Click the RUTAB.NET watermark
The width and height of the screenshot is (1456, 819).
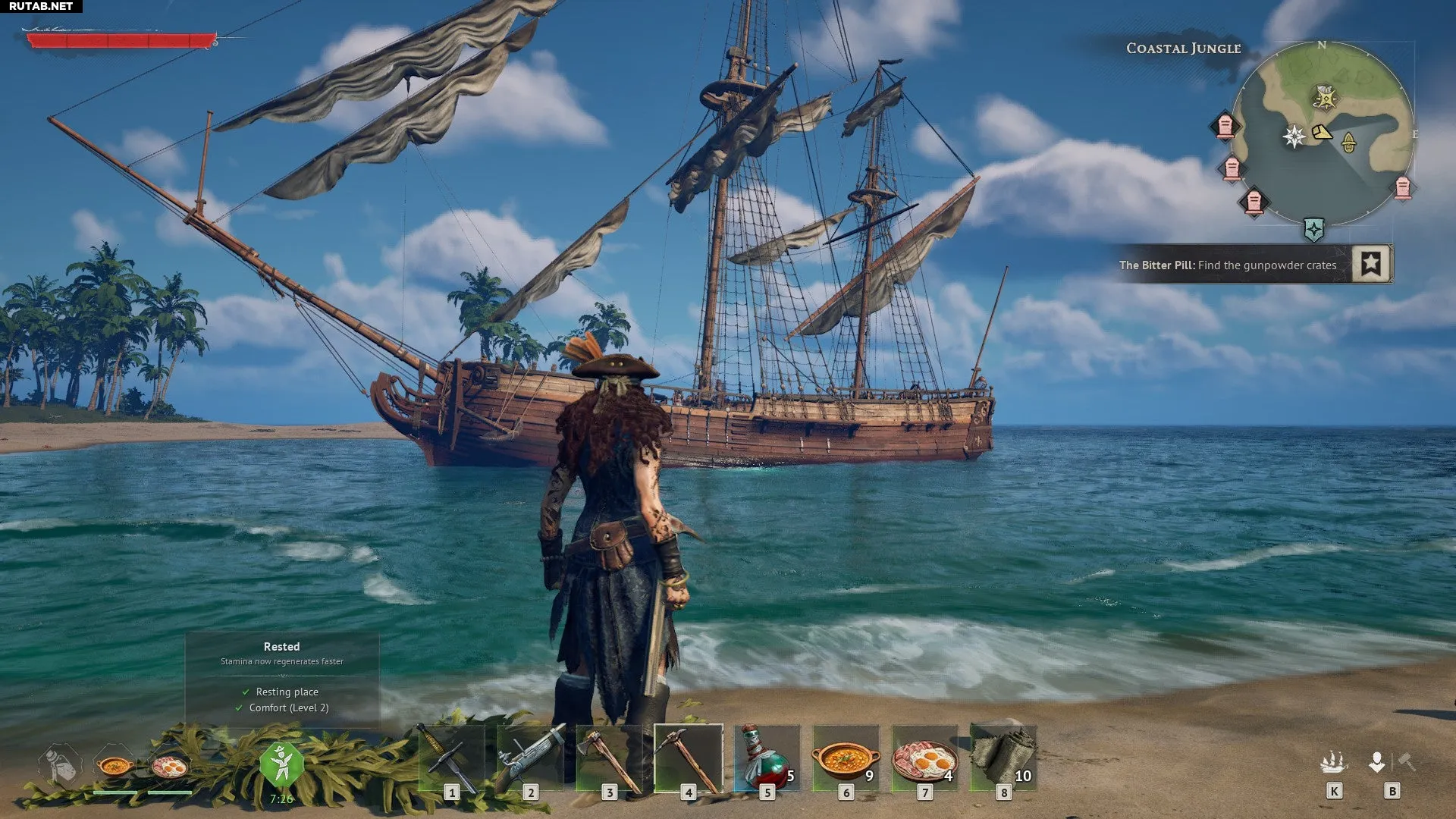click(41, 6)
